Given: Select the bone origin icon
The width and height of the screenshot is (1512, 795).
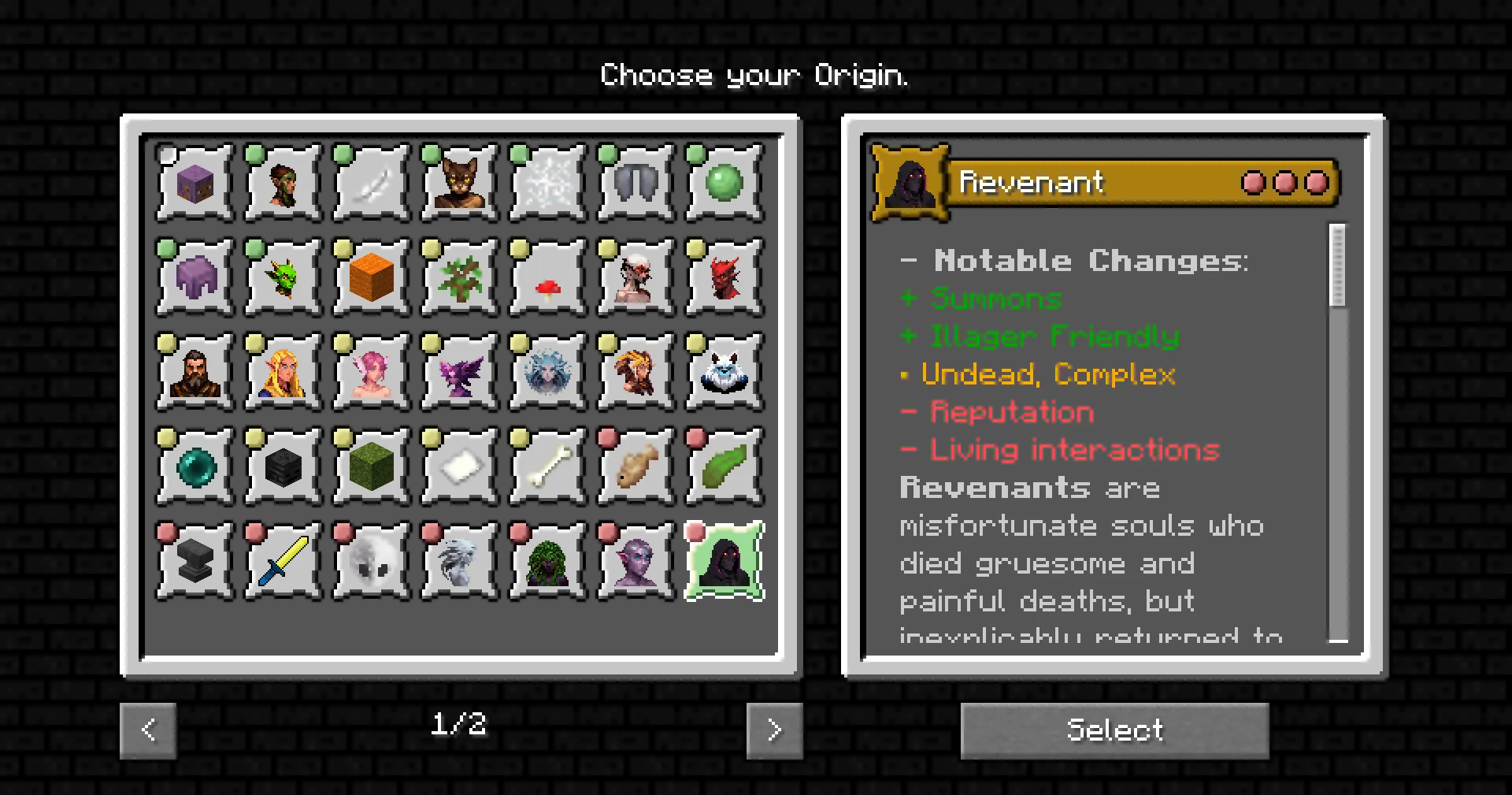Looking at the screenshot, I should [547, 465].
